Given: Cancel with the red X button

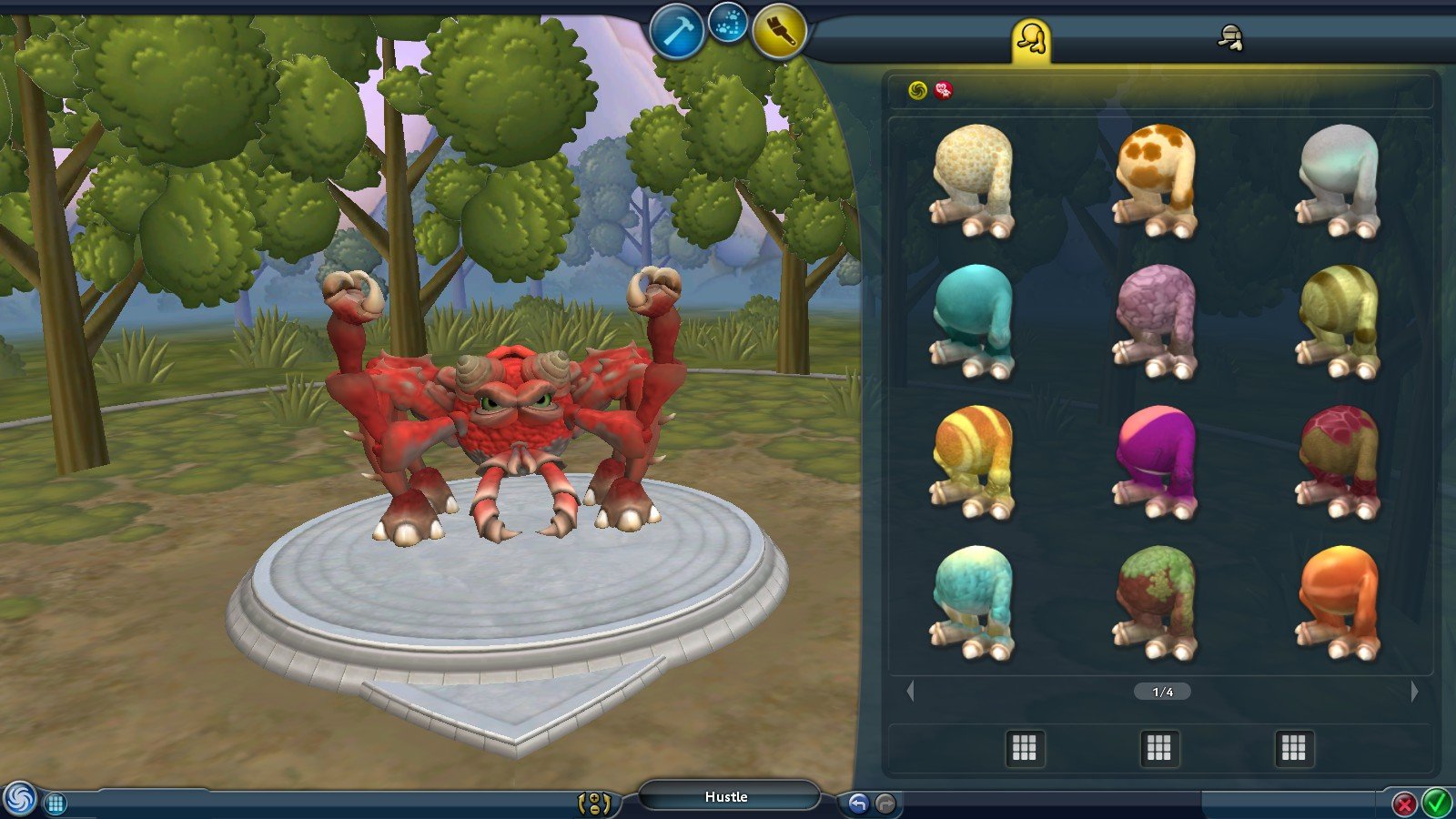Looking at the screenshot, I should [1404, 804].
